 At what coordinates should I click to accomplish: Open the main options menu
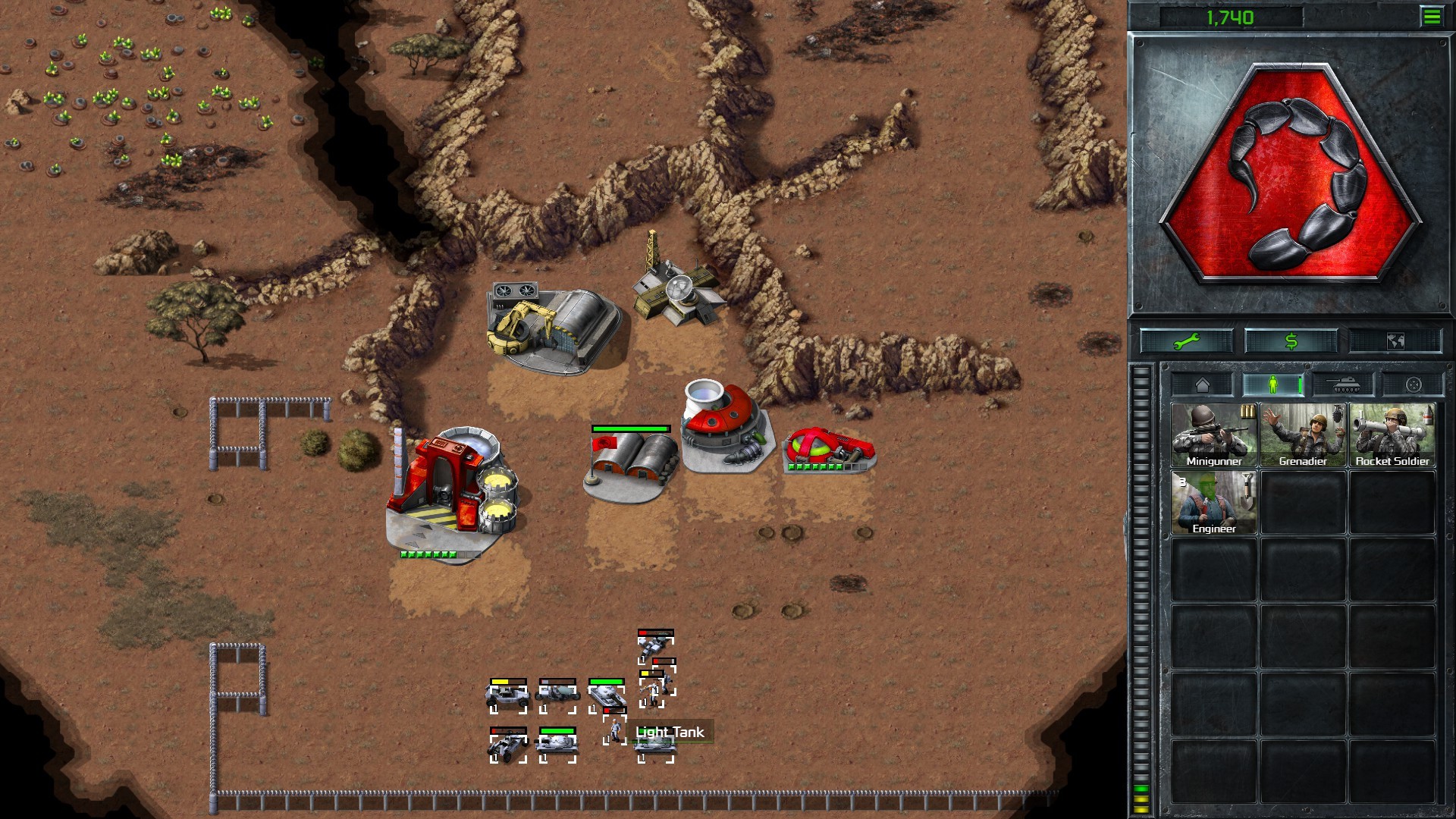pos(1431,17)
